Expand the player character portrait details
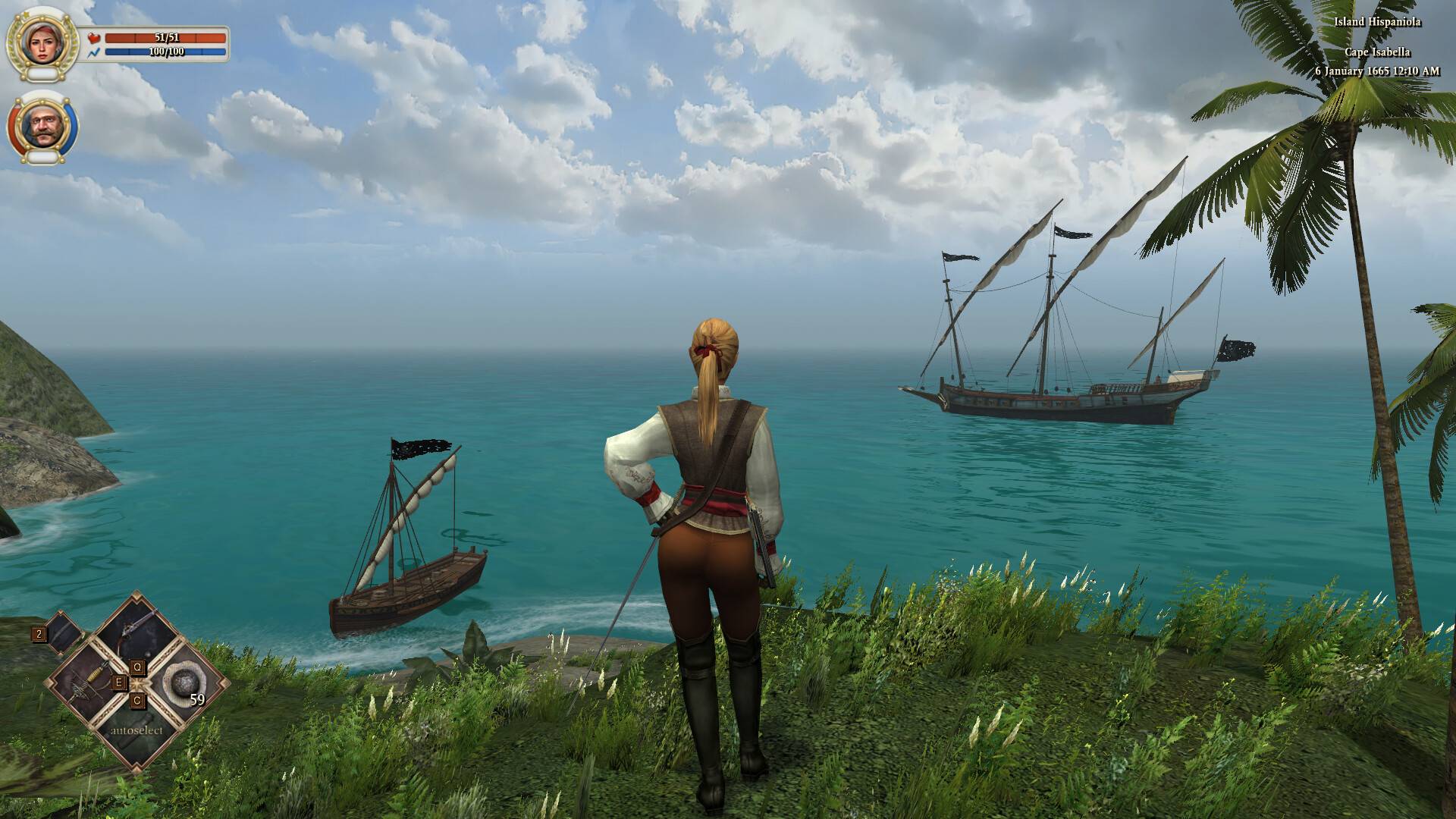This screenshot has width=1456, height=819. point(42,42)
